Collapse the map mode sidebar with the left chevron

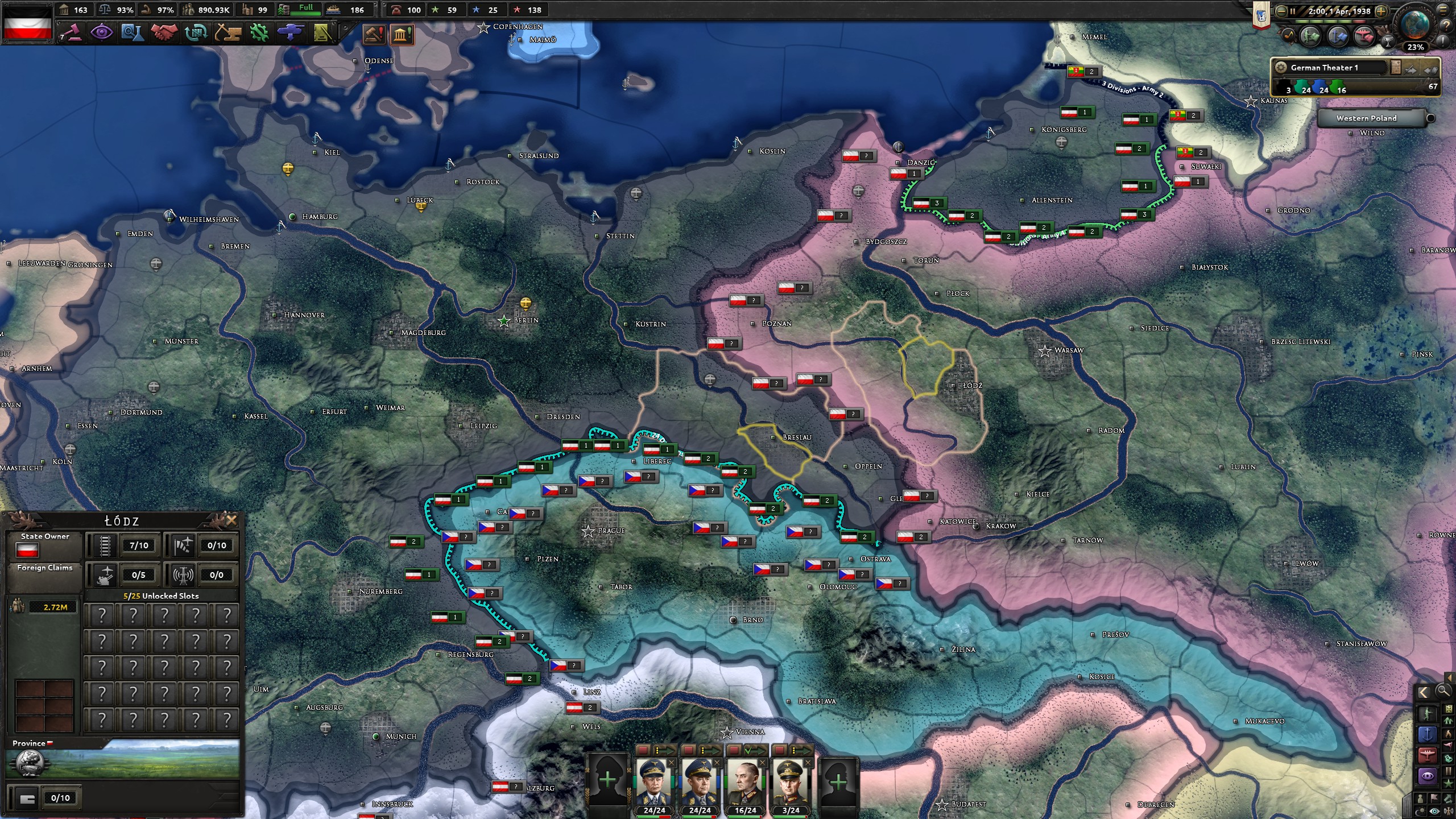[1423, 692]
